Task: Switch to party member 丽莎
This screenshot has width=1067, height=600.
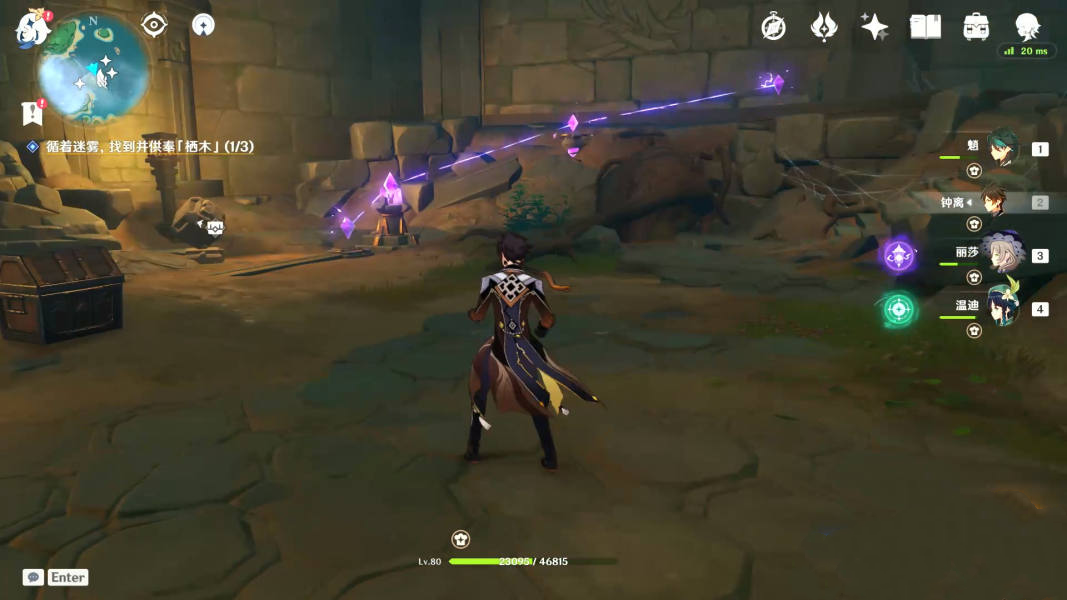Action: [x=1001, y=255]
